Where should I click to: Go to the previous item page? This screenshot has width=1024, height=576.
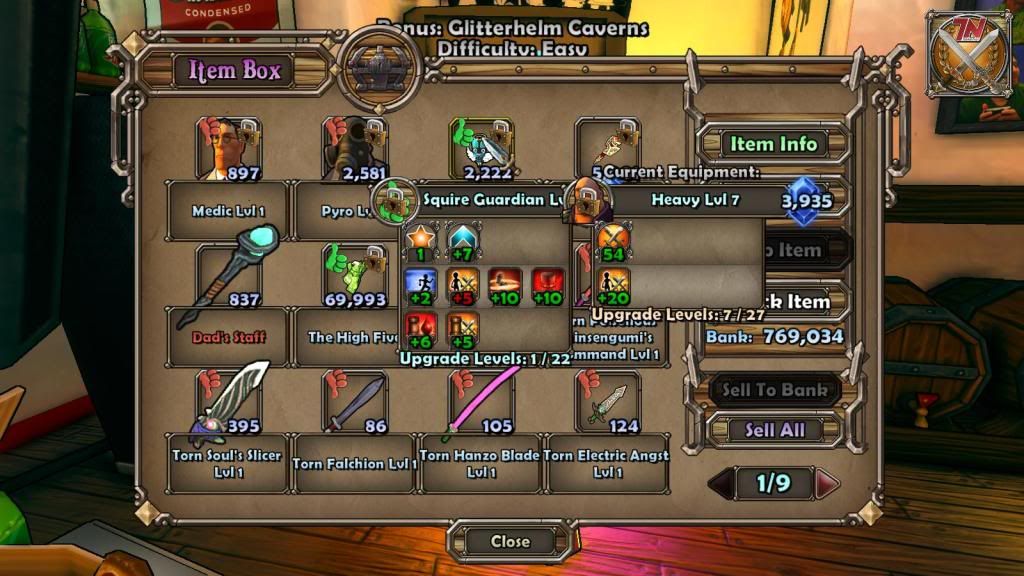[x=722, y=484]
